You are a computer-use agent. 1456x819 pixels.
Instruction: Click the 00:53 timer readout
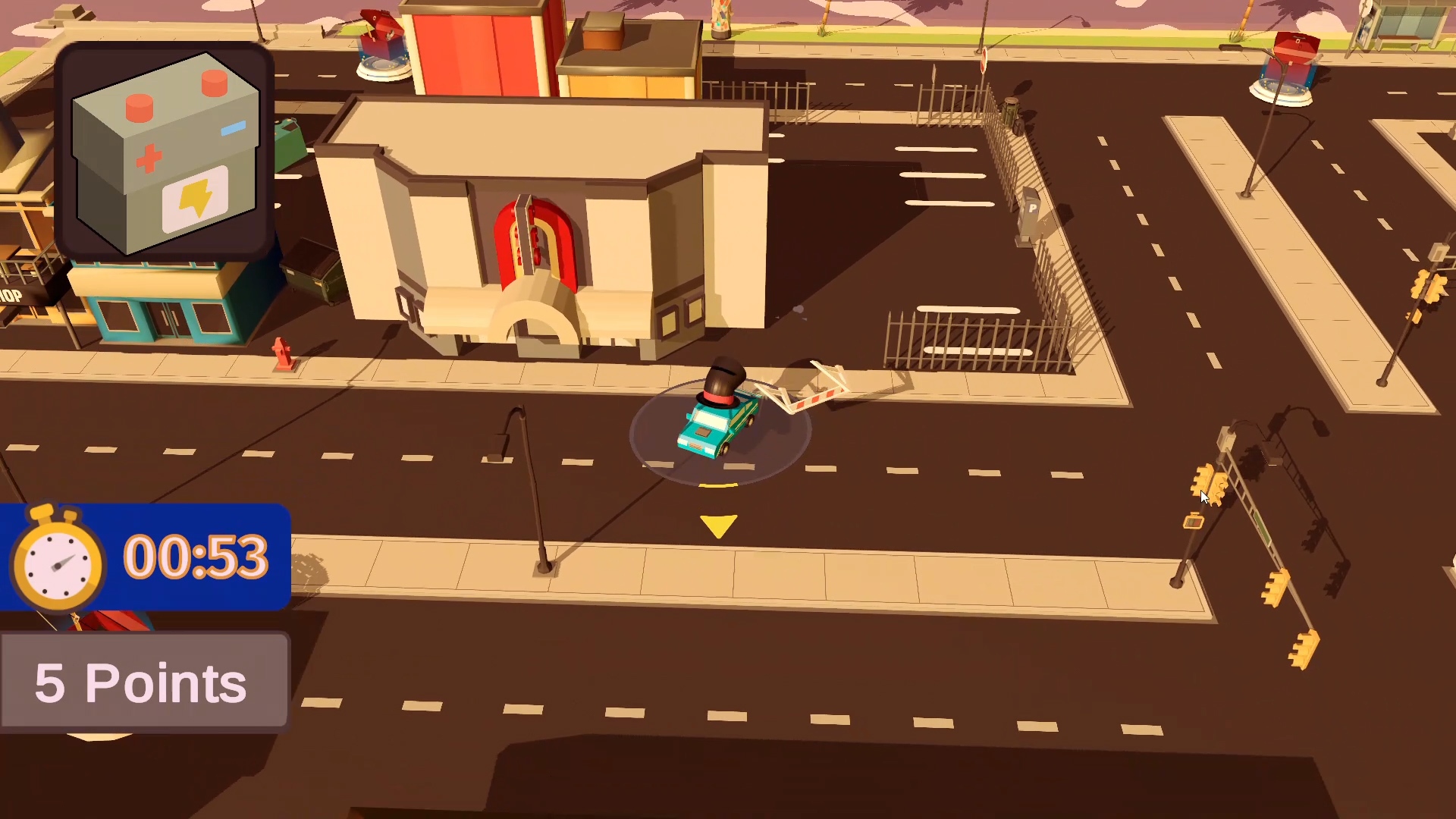pos(196,557)
